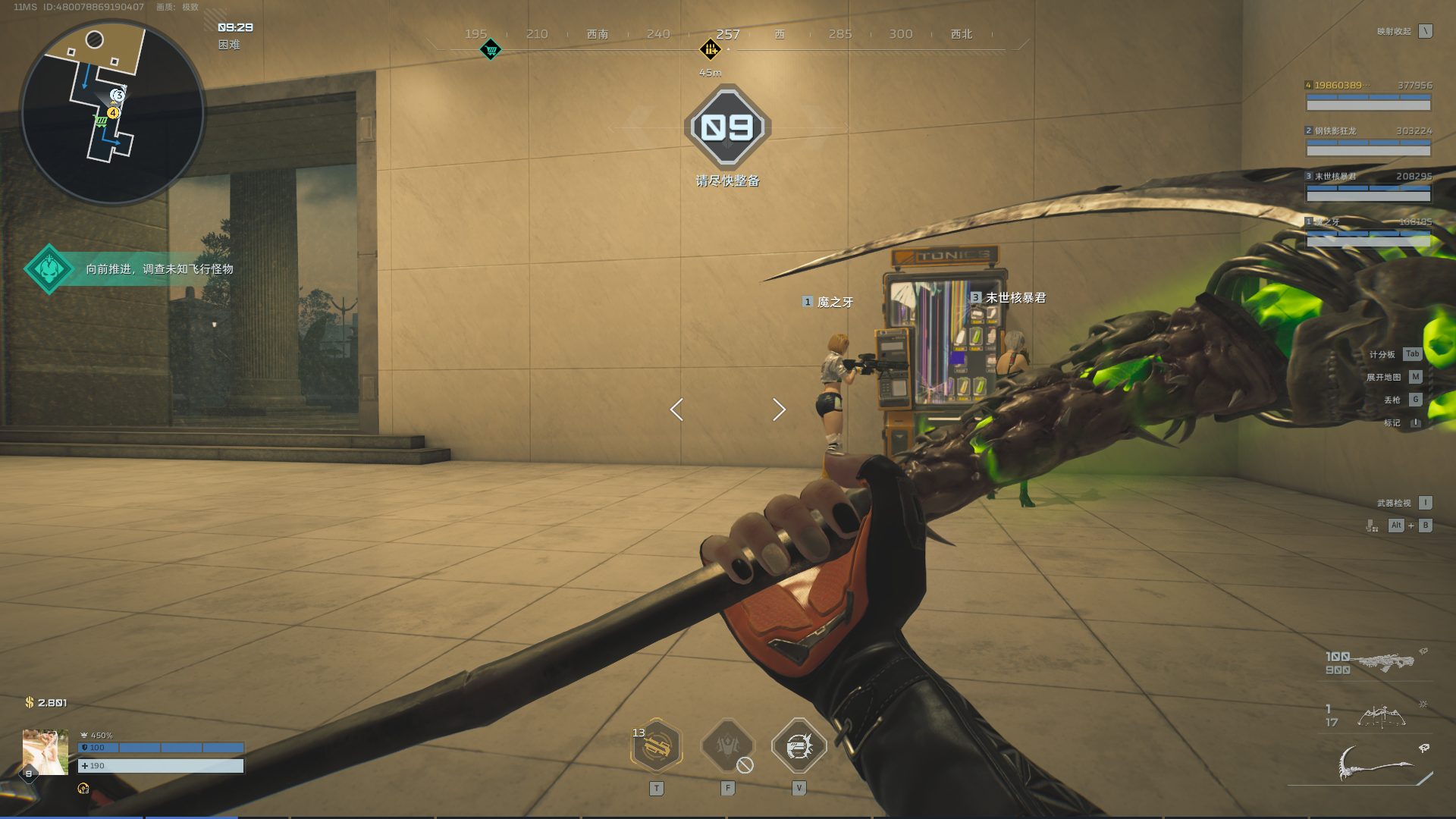
Task: Click the circular minimap
Action: click(112, 113)
